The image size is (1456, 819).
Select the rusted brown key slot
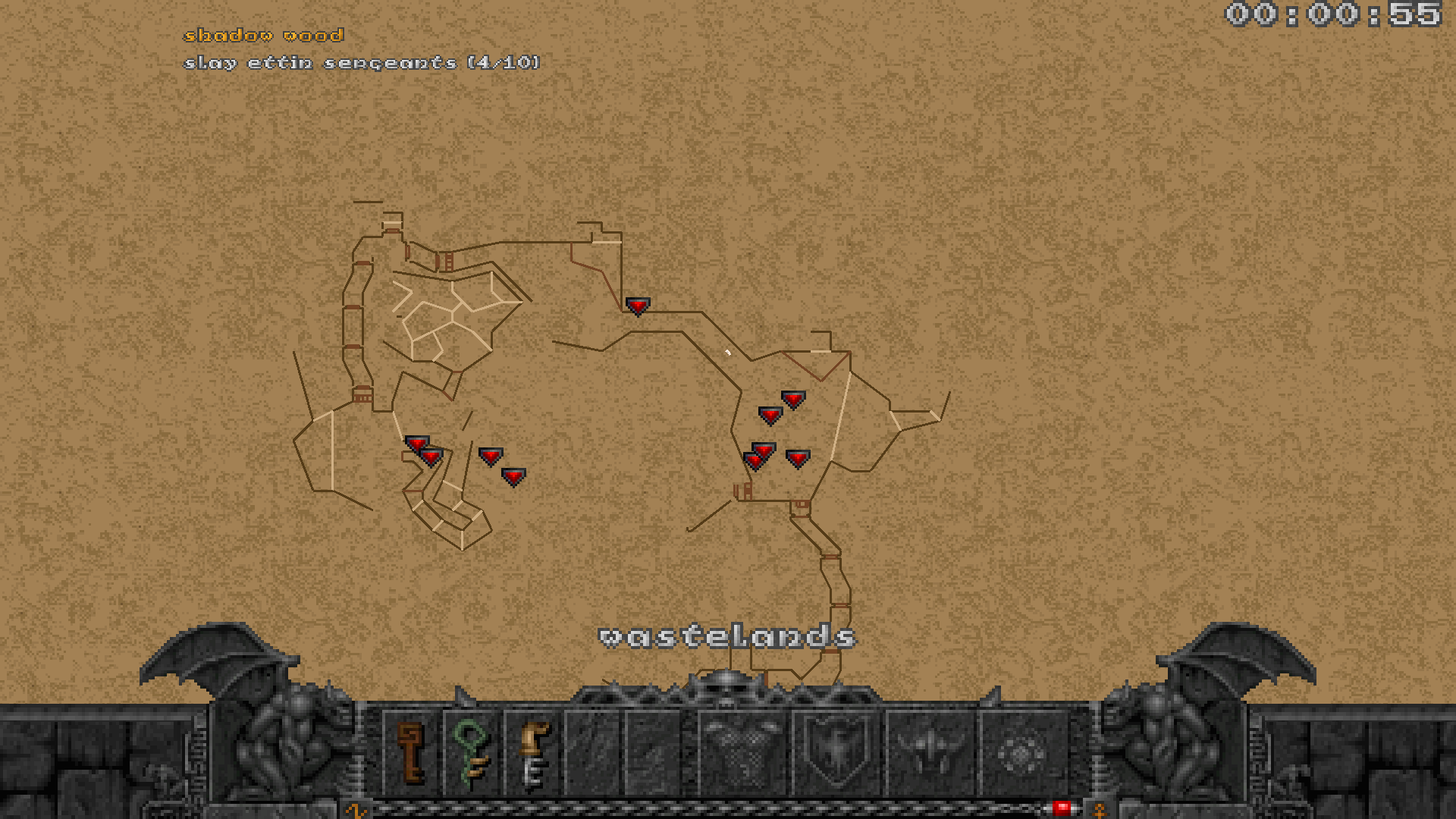pos(411,752)
